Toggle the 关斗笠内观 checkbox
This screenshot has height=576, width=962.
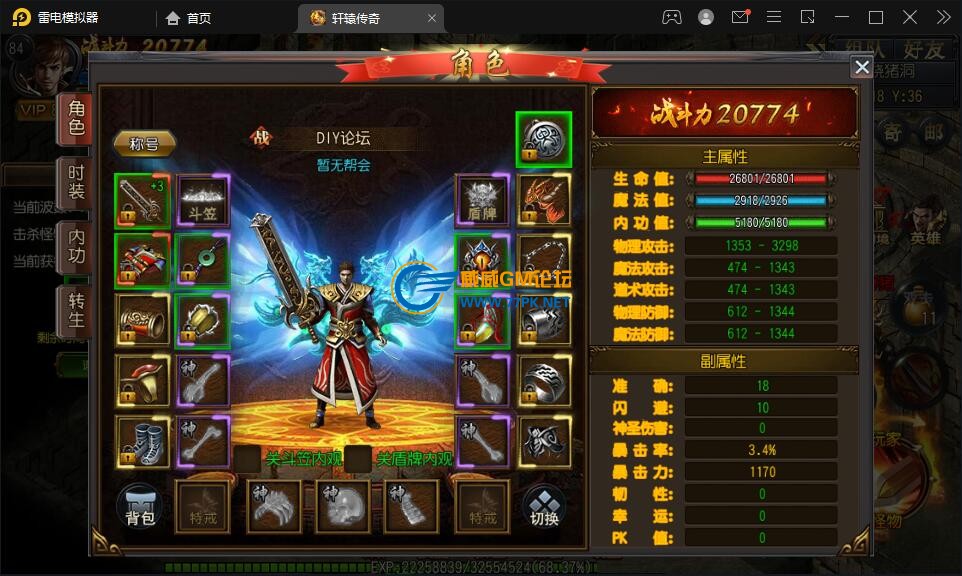(247, 459)
